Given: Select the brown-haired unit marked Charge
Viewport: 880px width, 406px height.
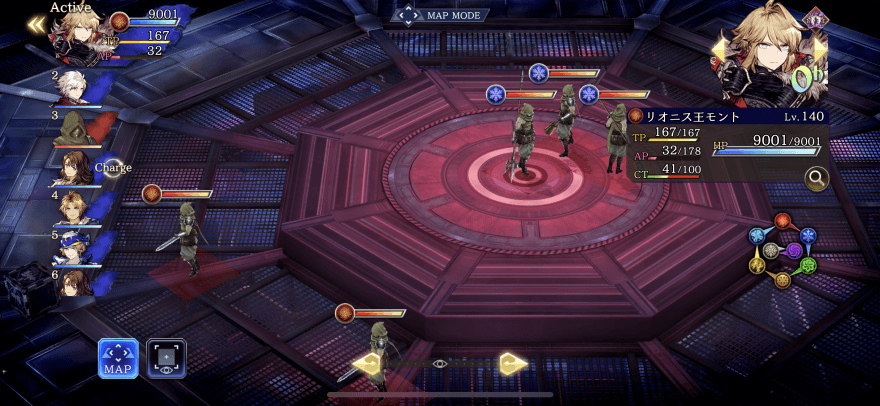Looking at the screenshot, I should pyautogui.click(x=72, y=168).
